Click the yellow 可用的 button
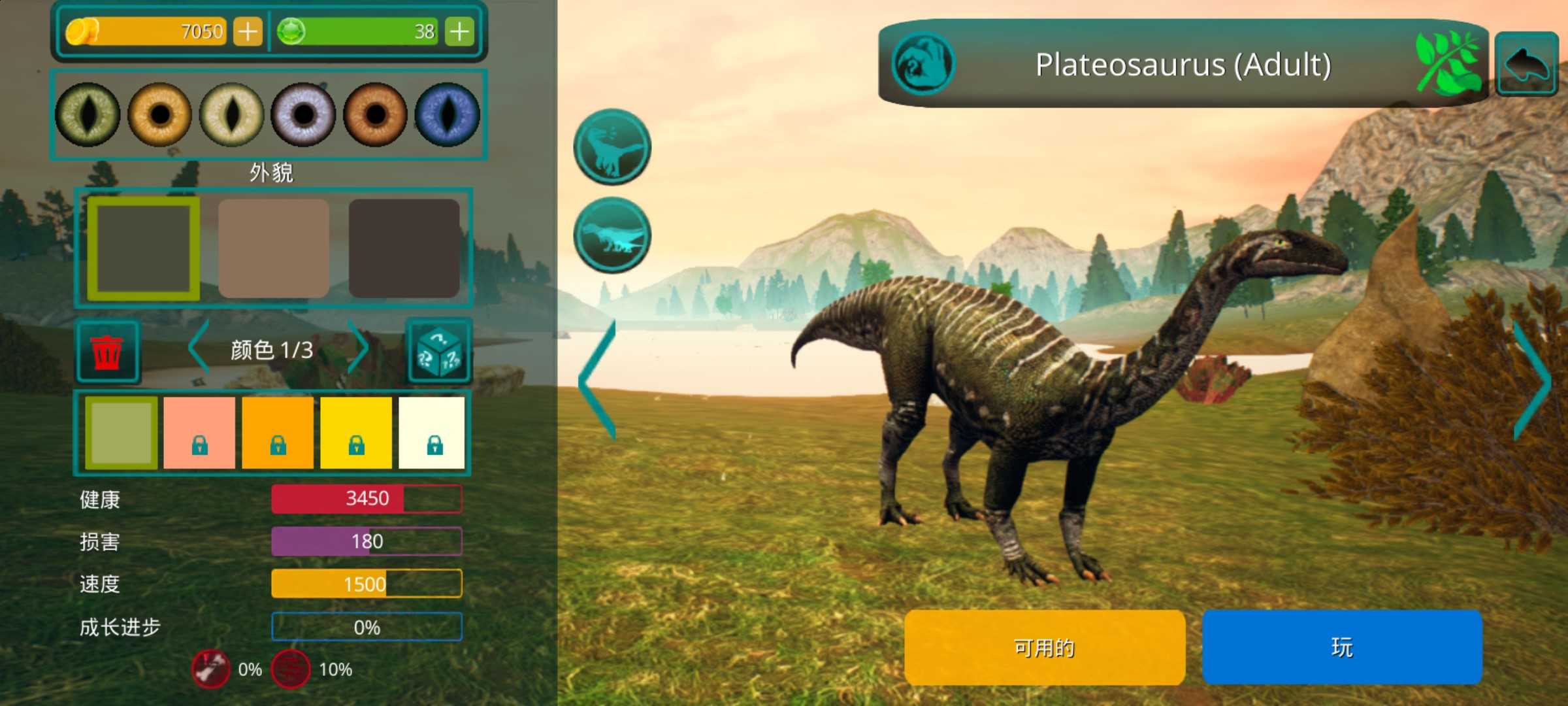This screenshot has width=1568, height=706. pyautogui.click(x=1044, y=647)
